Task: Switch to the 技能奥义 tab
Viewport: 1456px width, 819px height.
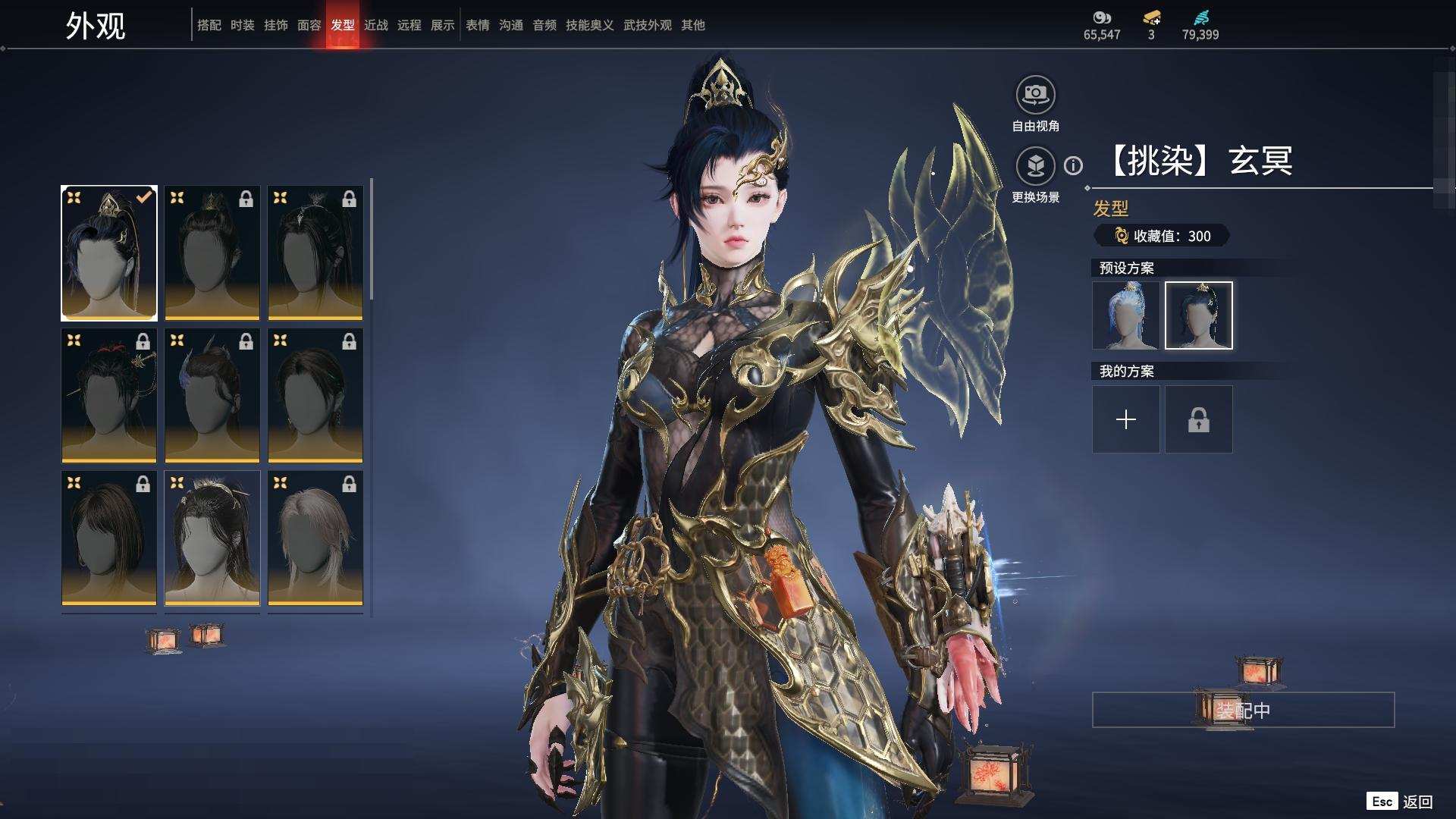Action: [589, 25]
